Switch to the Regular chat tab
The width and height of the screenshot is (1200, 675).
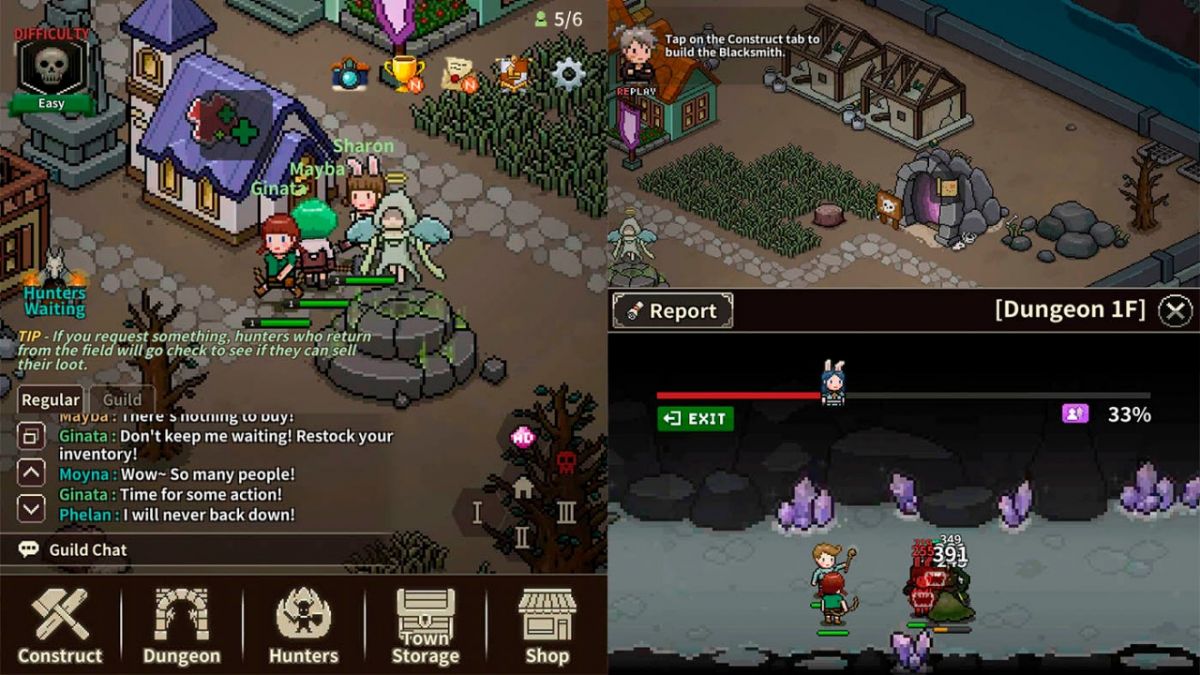point(50,399)
